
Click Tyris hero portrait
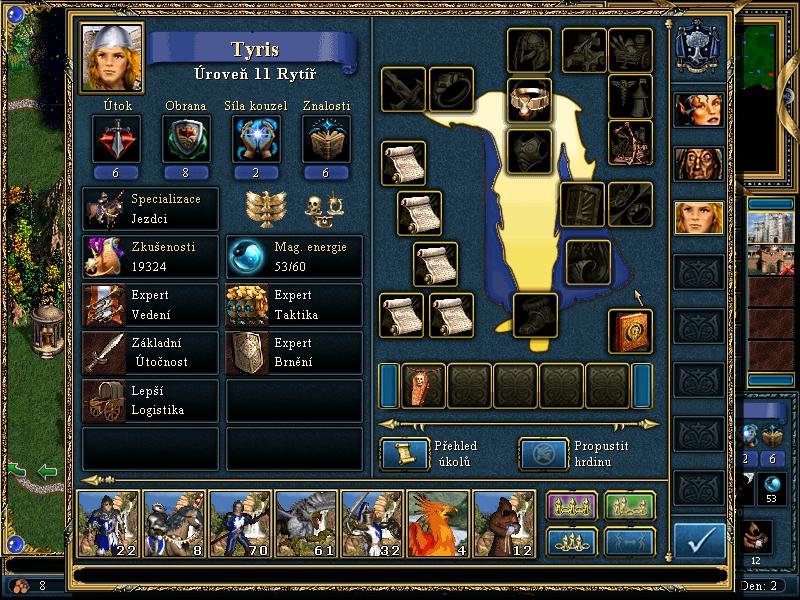point(112,57)
